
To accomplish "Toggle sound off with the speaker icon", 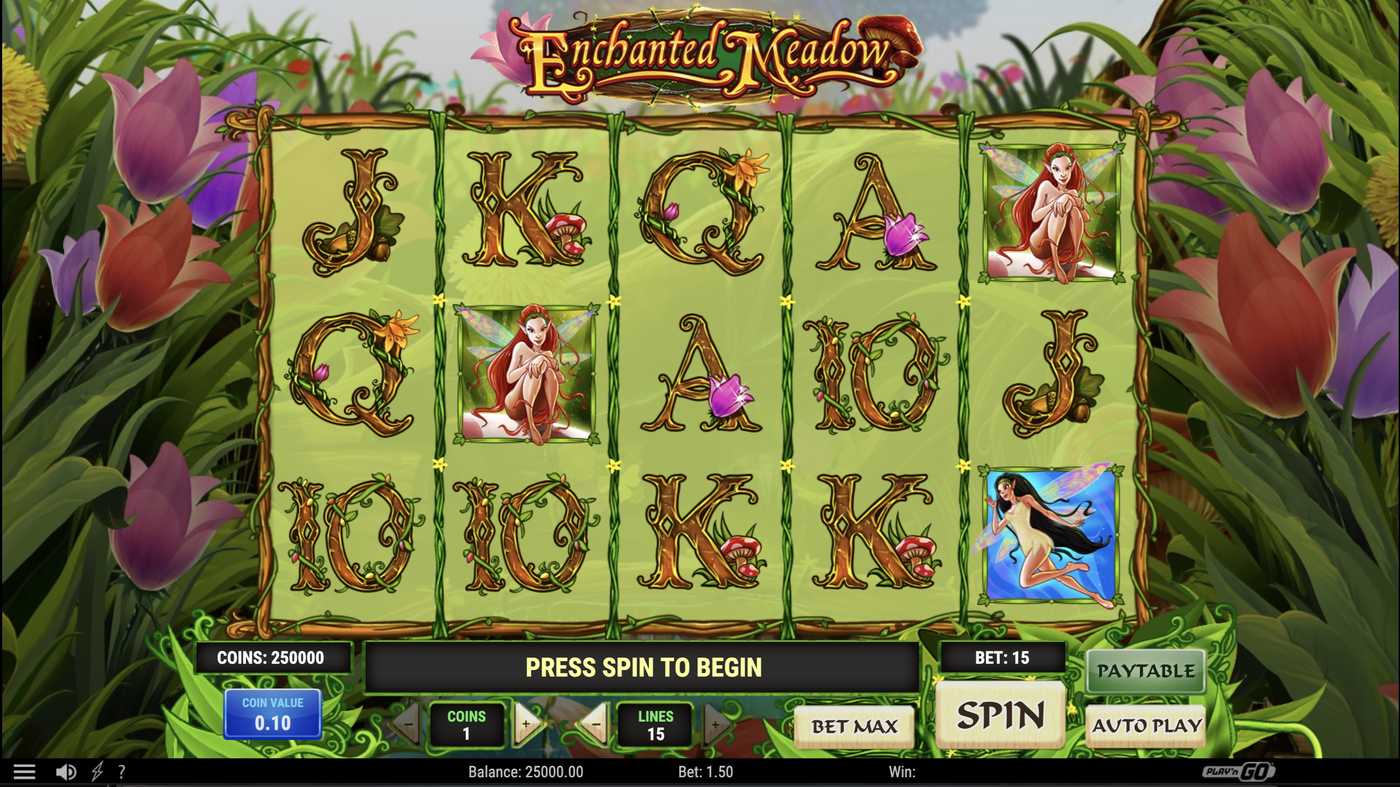I will 66,770.
